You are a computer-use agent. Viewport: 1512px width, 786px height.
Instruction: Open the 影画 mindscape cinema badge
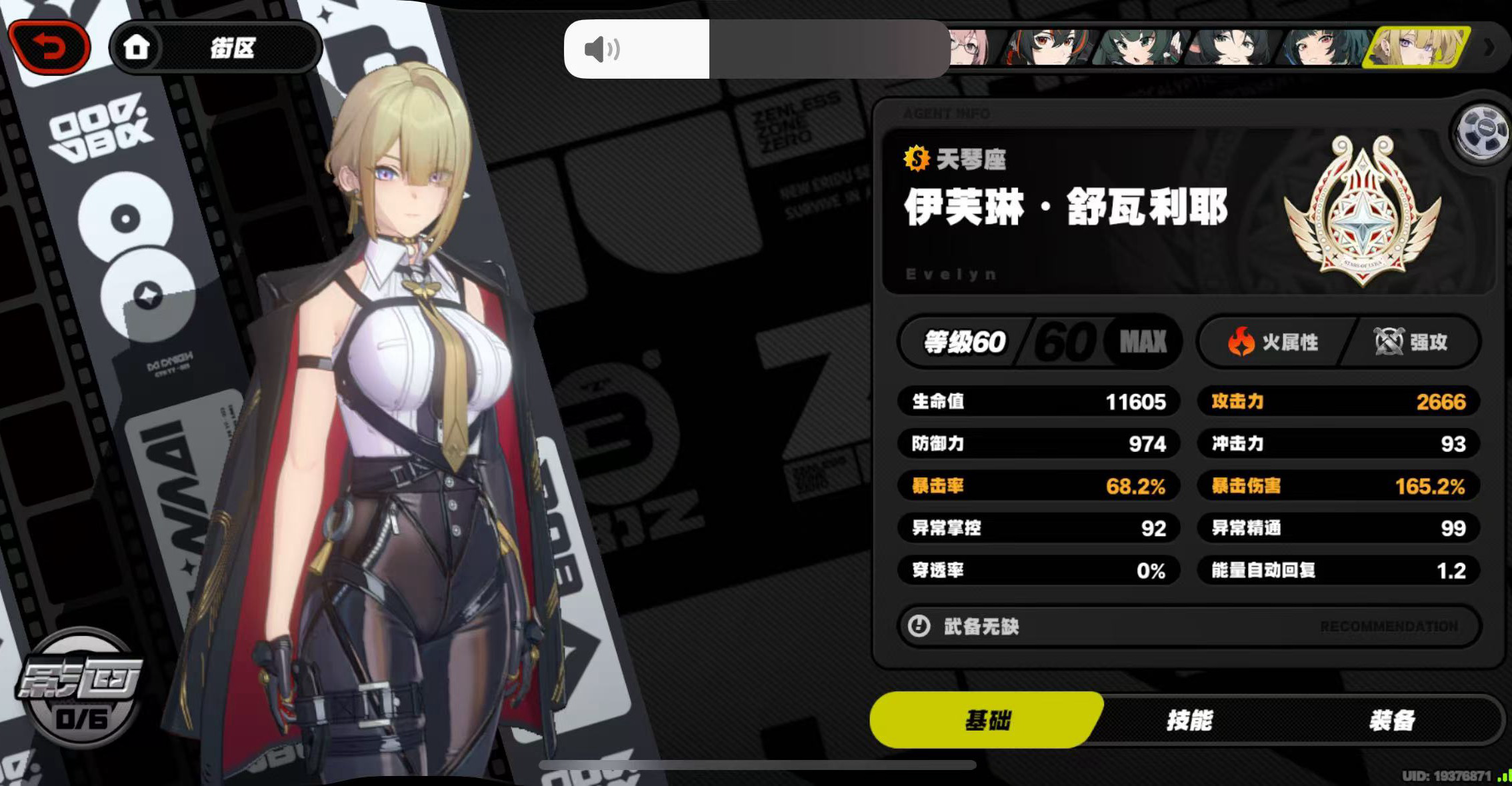(x=80, y=687)
